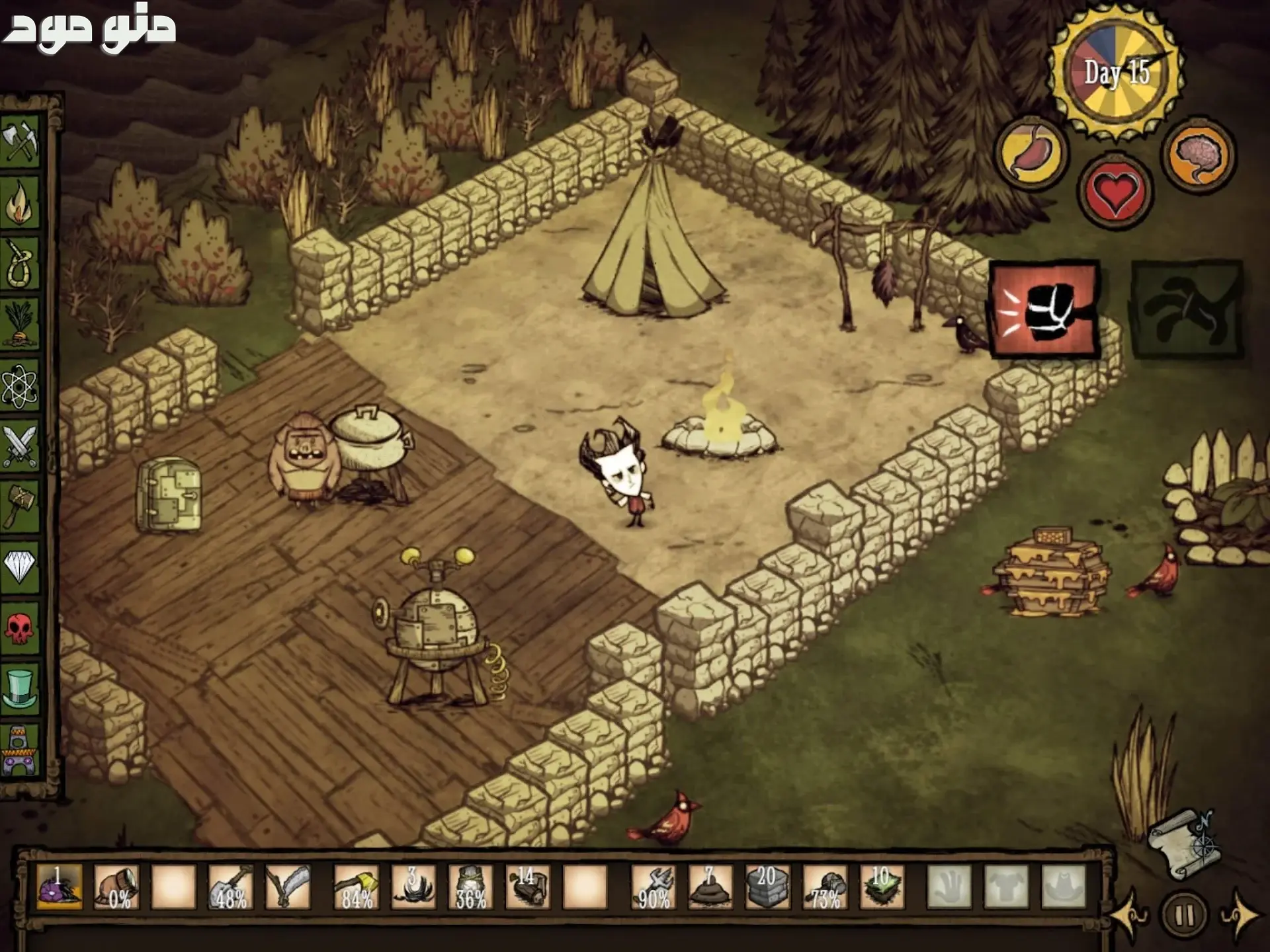Open the Fight crossed-swords tab

20,447
